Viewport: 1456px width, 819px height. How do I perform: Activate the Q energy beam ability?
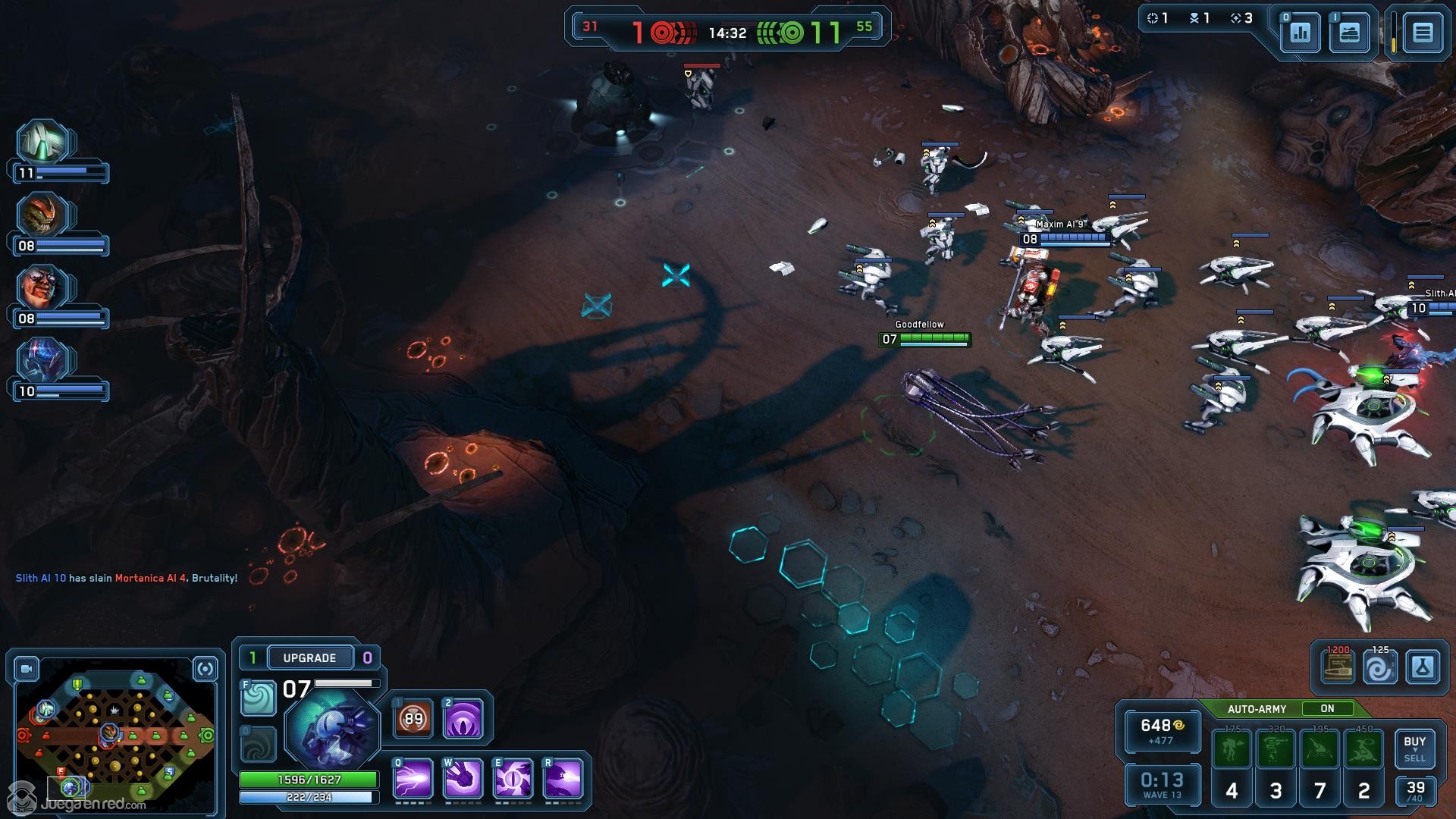(413, 779)
